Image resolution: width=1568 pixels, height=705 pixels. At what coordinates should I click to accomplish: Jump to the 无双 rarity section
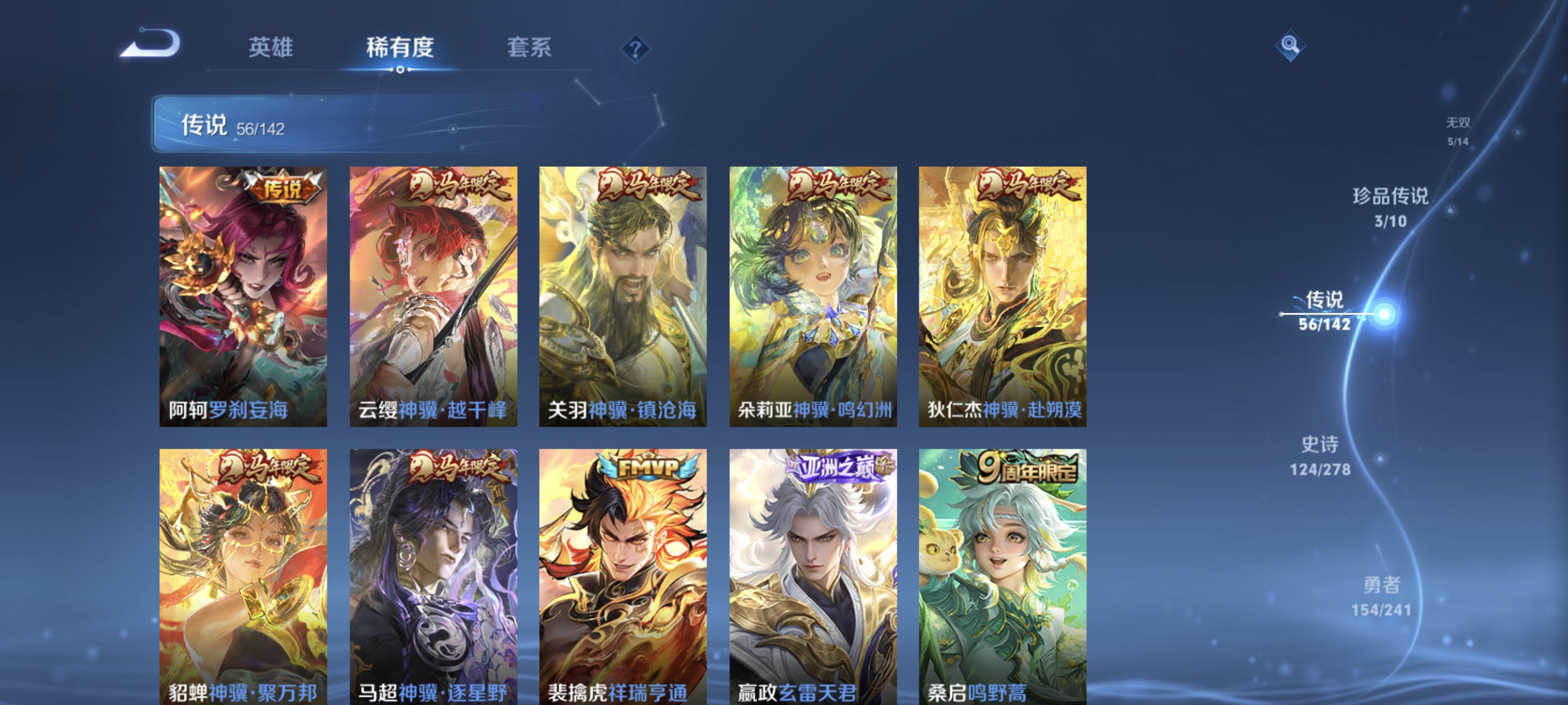1459,130
